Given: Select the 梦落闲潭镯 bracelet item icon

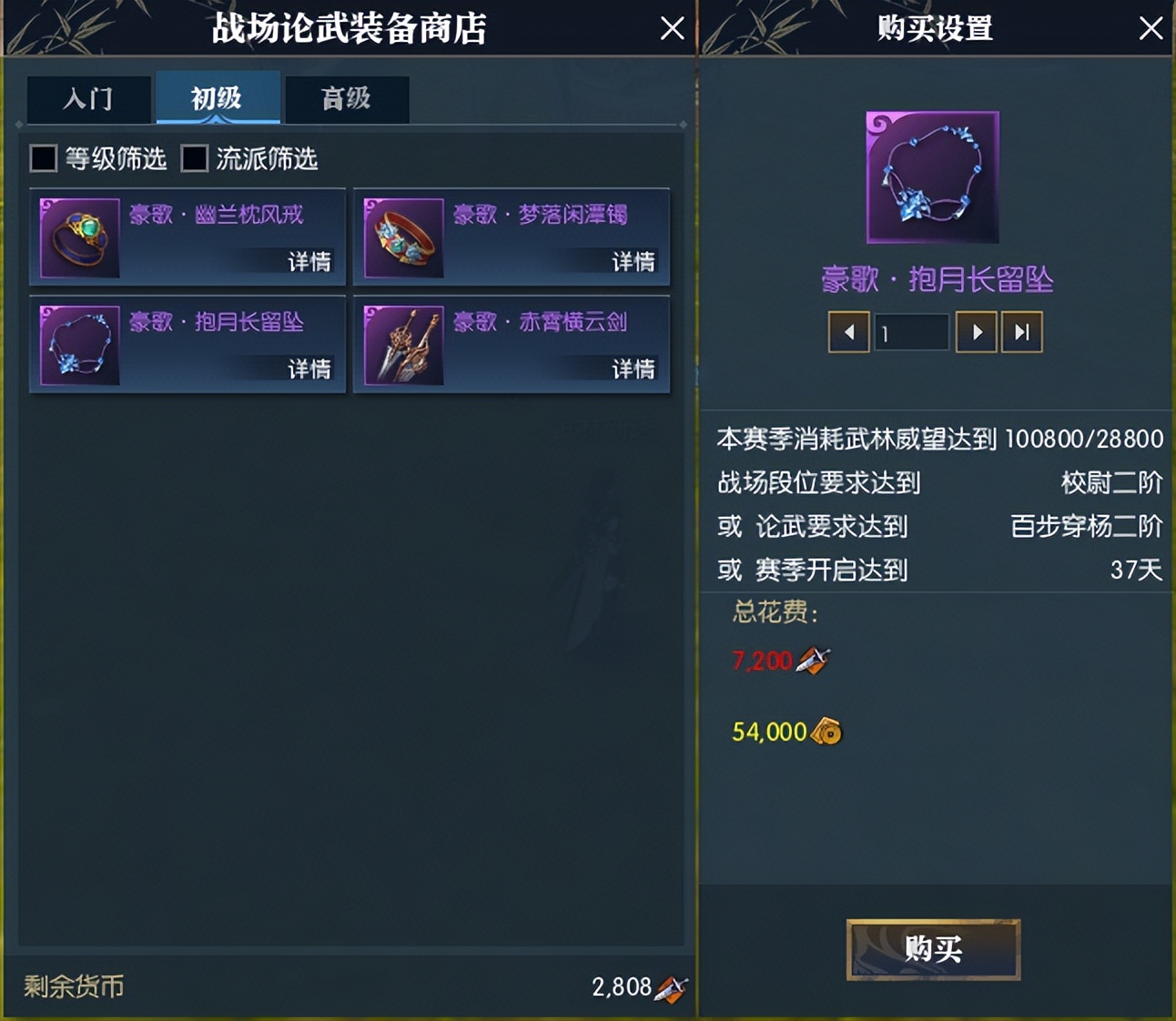Looking at the screenshot, I should pos(403,238).
